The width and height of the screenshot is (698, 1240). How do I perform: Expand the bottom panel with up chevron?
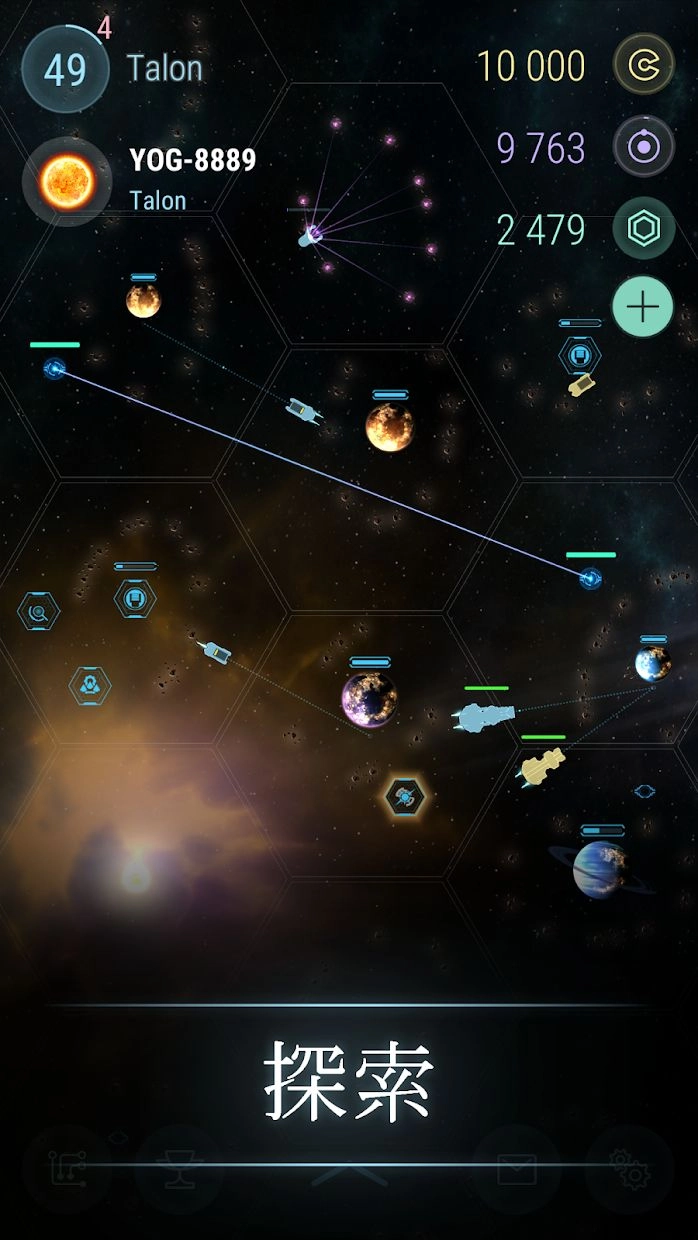coord(349,1174)
